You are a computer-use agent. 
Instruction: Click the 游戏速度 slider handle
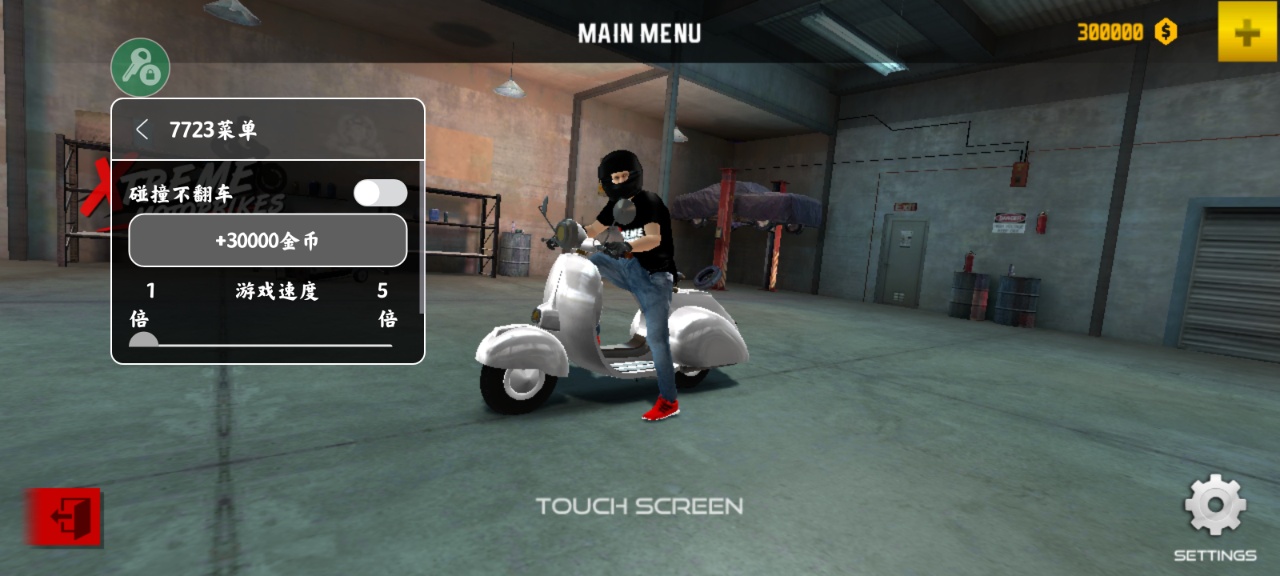click(x=144, y=343)
